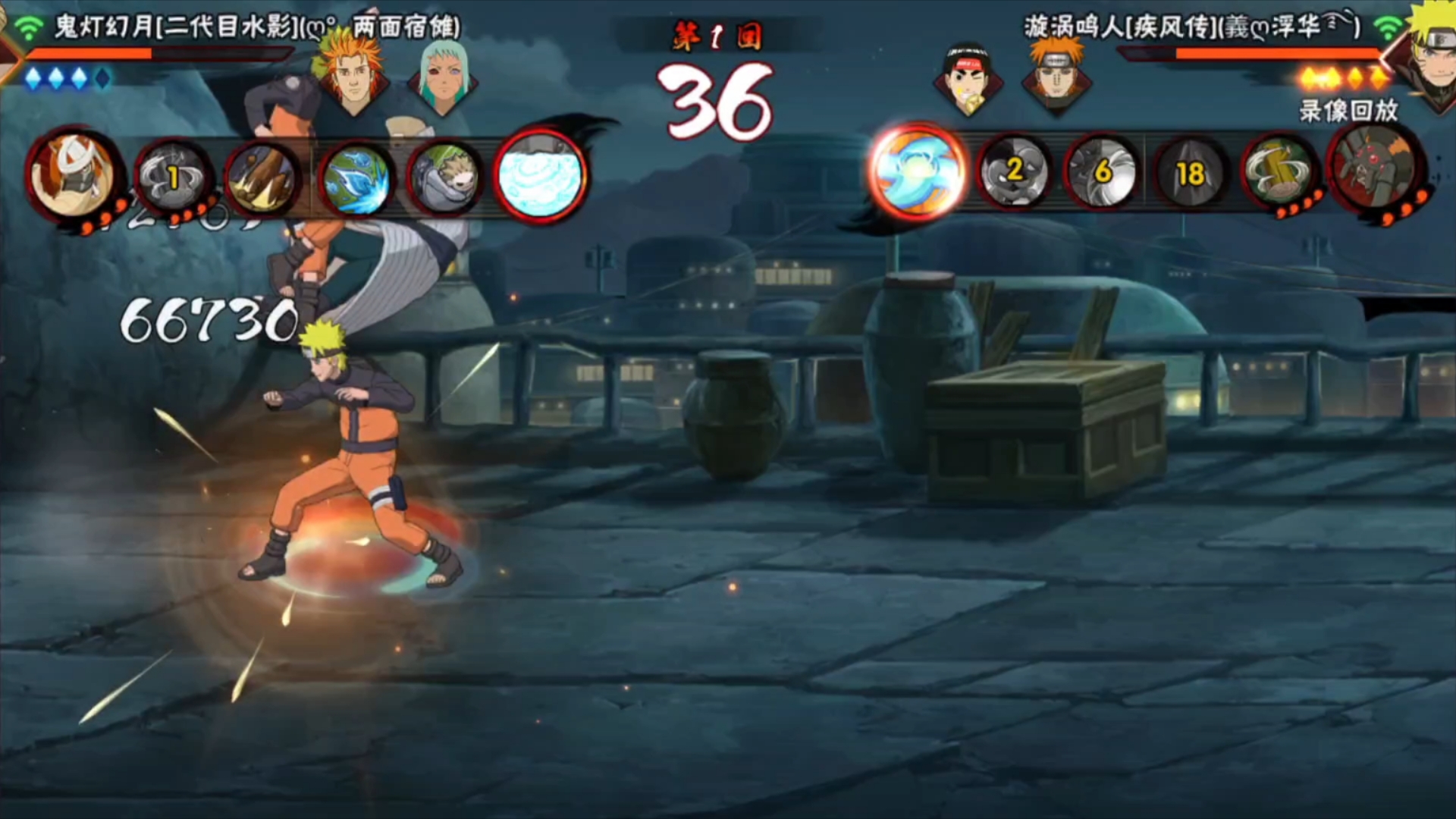Viewport: 1456px width, 819px height.
Task: Choose the Pain teammate portrait
Action: [1057, 74]
